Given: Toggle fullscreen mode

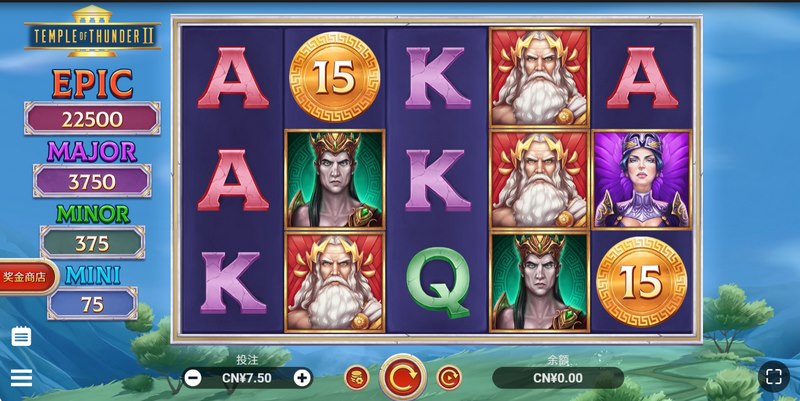Looking at the screenshot, I should [x=773, y=376].
